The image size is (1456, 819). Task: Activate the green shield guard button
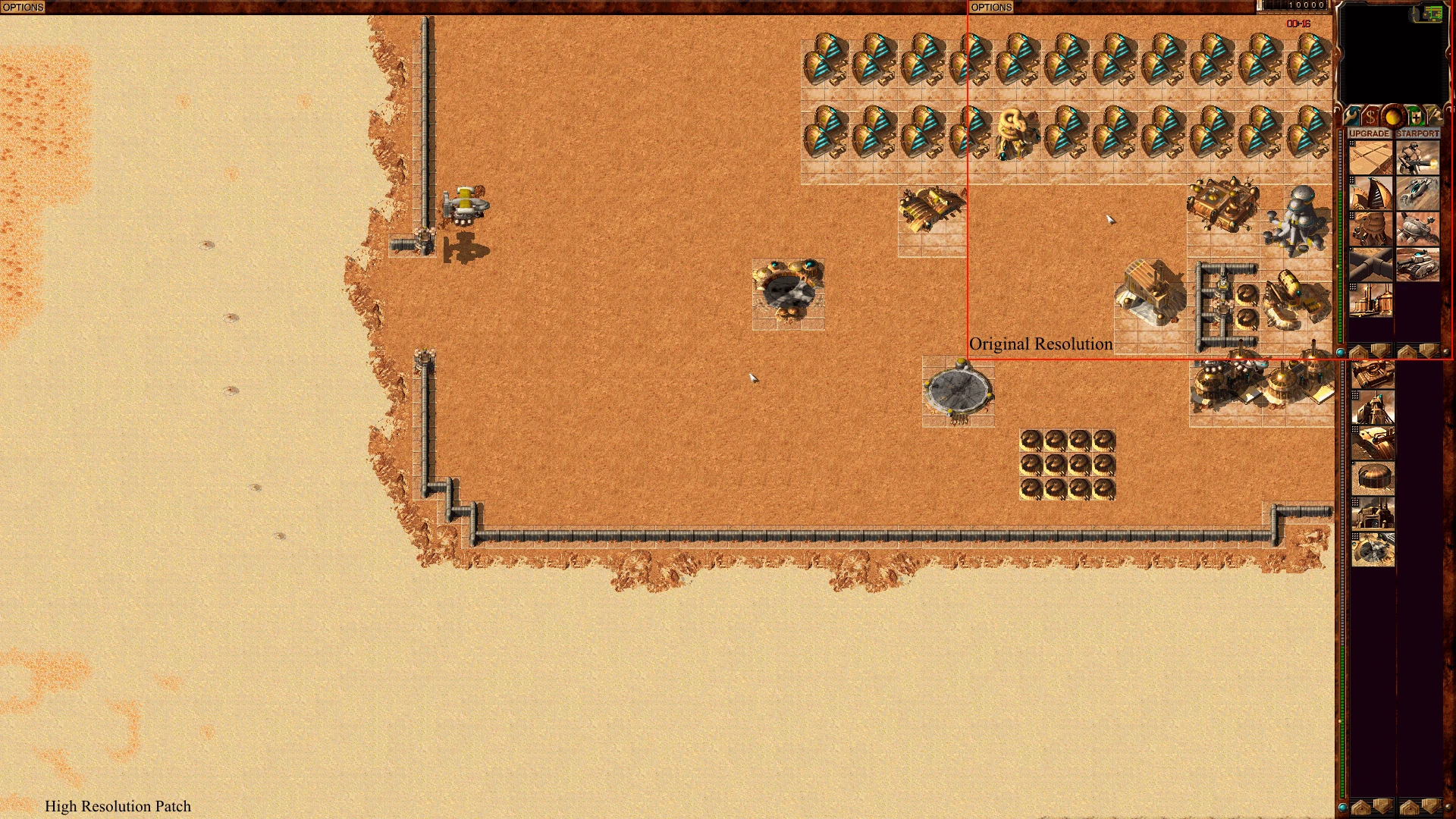tap(1415, 116)
